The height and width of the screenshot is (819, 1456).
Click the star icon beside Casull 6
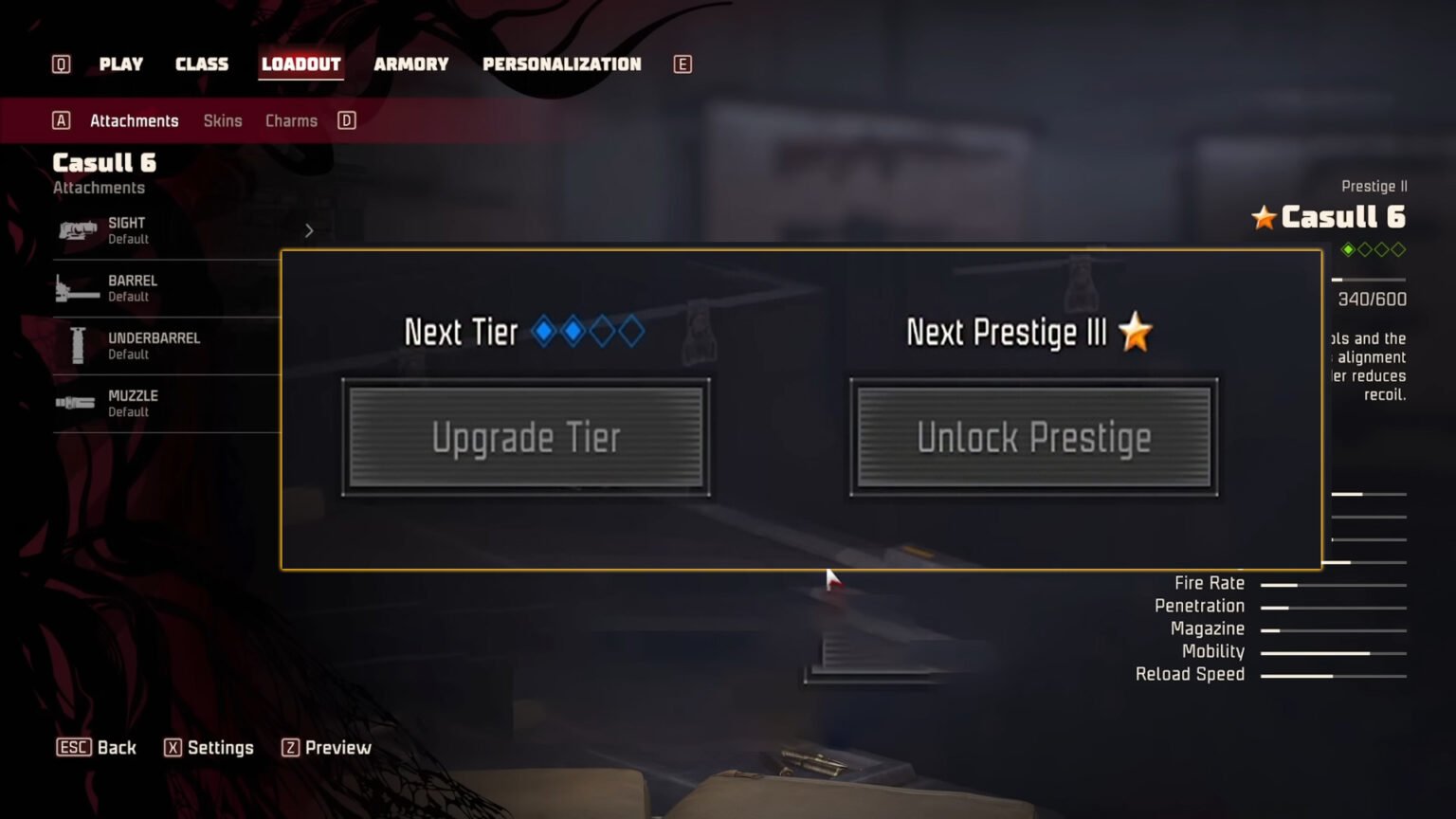[x=1263, y=217]
